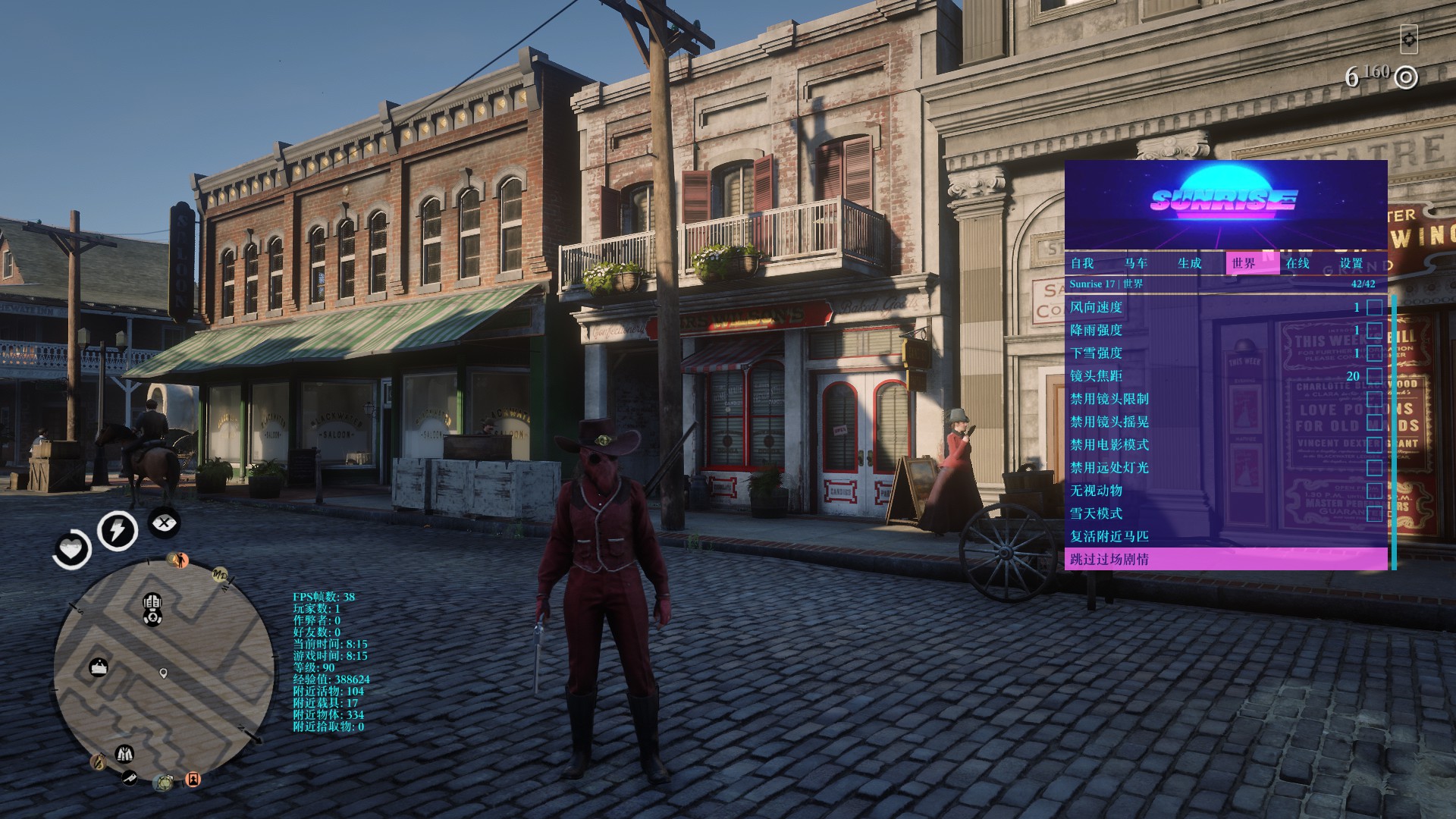This screenshot has height=819, width=1456.
Task: Click the highlighted 世界 tab
Action: click(x=1244, y=263)
